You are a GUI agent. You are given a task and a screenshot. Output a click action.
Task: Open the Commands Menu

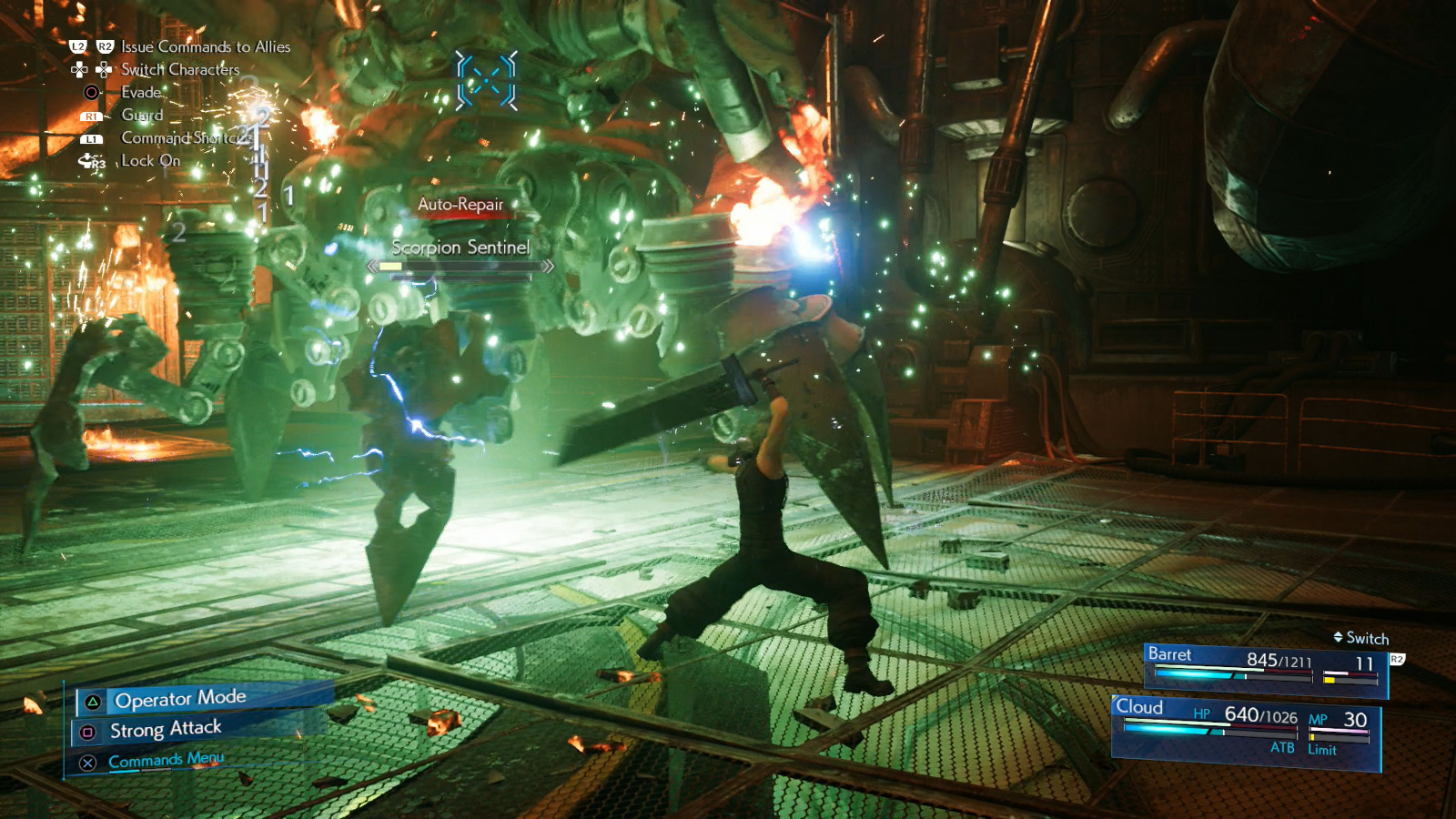tap(166, 760)
